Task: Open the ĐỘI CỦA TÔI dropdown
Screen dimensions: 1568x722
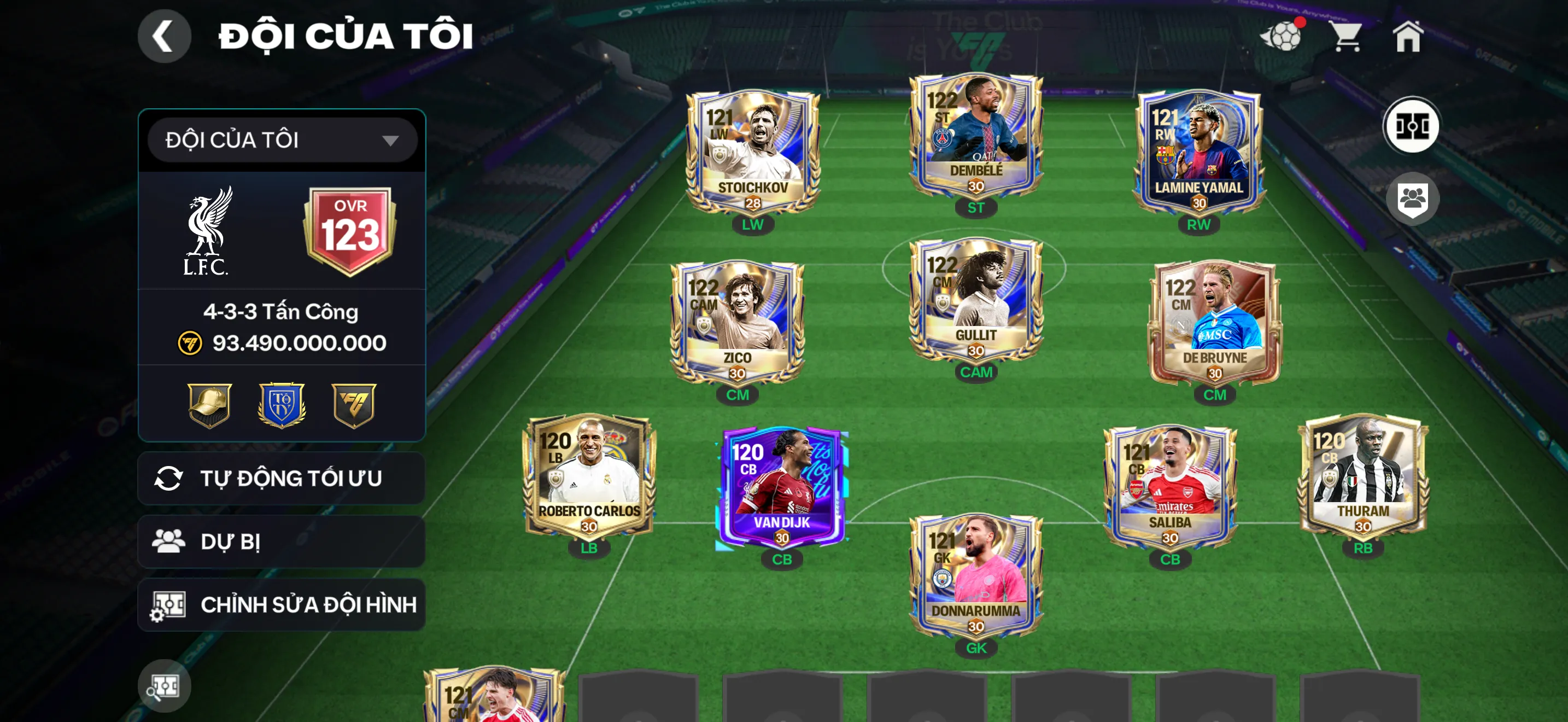Action: tap(282, 140)
